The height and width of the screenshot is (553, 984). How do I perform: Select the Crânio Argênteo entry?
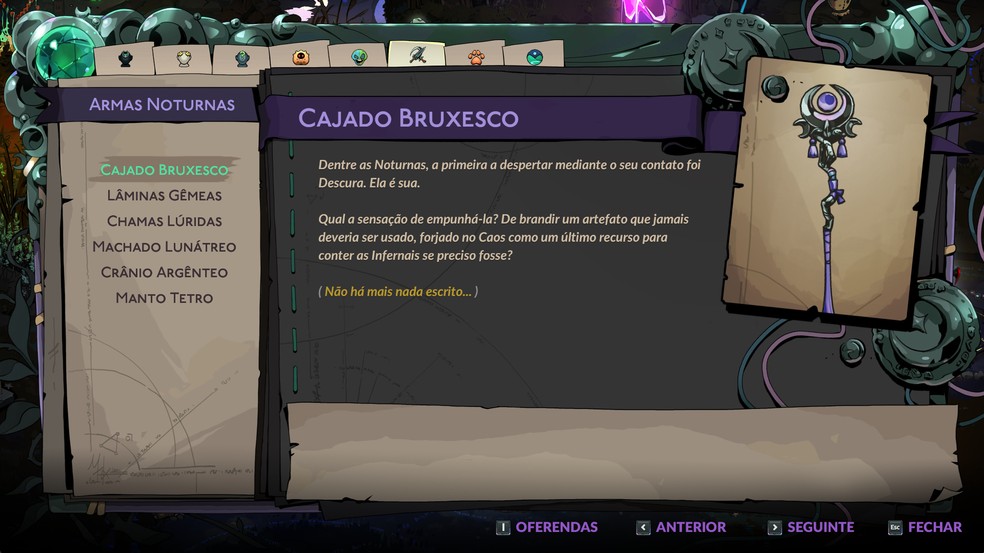pyautogui.click(x=164, y=272)
